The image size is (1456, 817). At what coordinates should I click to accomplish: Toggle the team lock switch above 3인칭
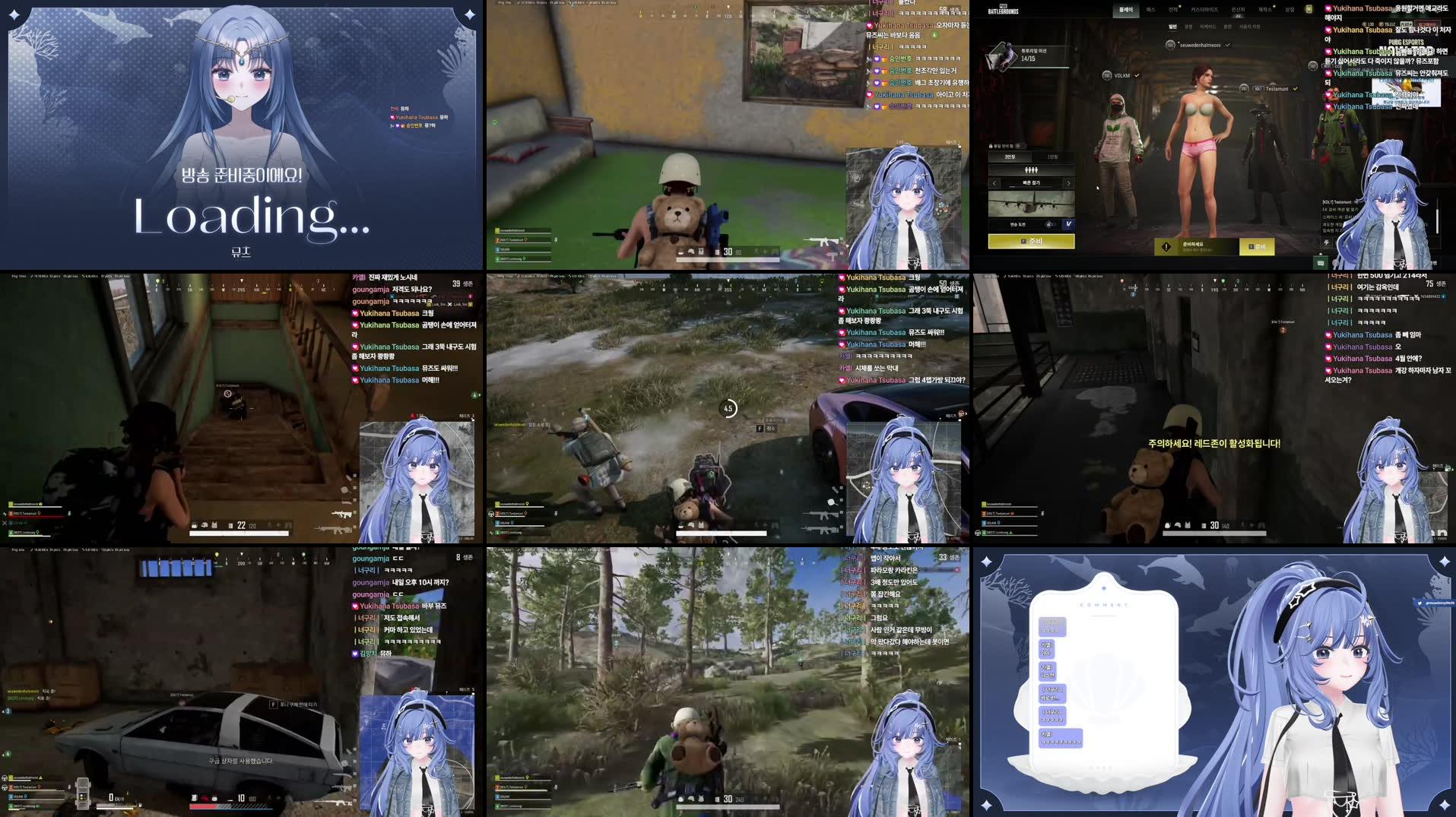(x=1018, y=146)
